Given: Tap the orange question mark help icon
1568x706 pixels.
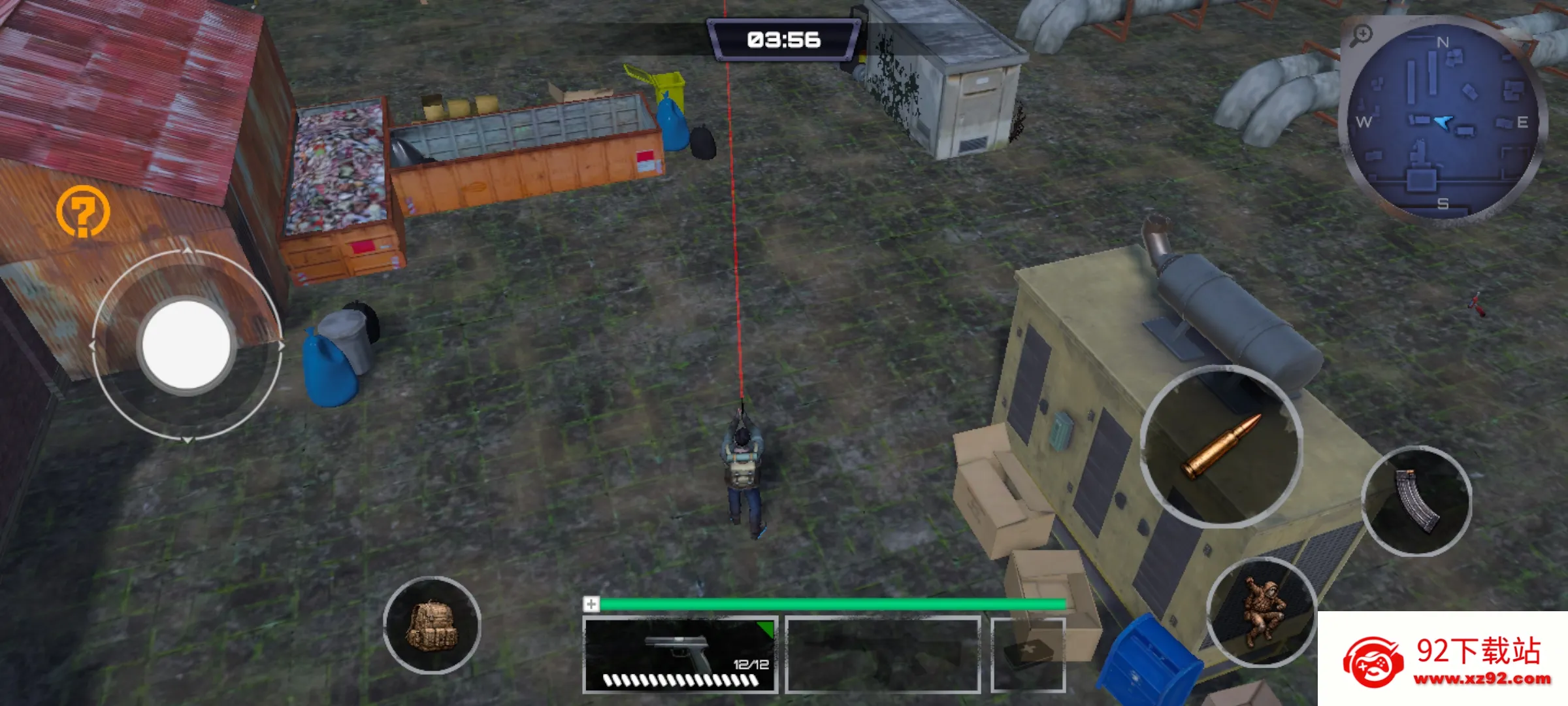Looking at the screenshot, I should click(82, 211).
